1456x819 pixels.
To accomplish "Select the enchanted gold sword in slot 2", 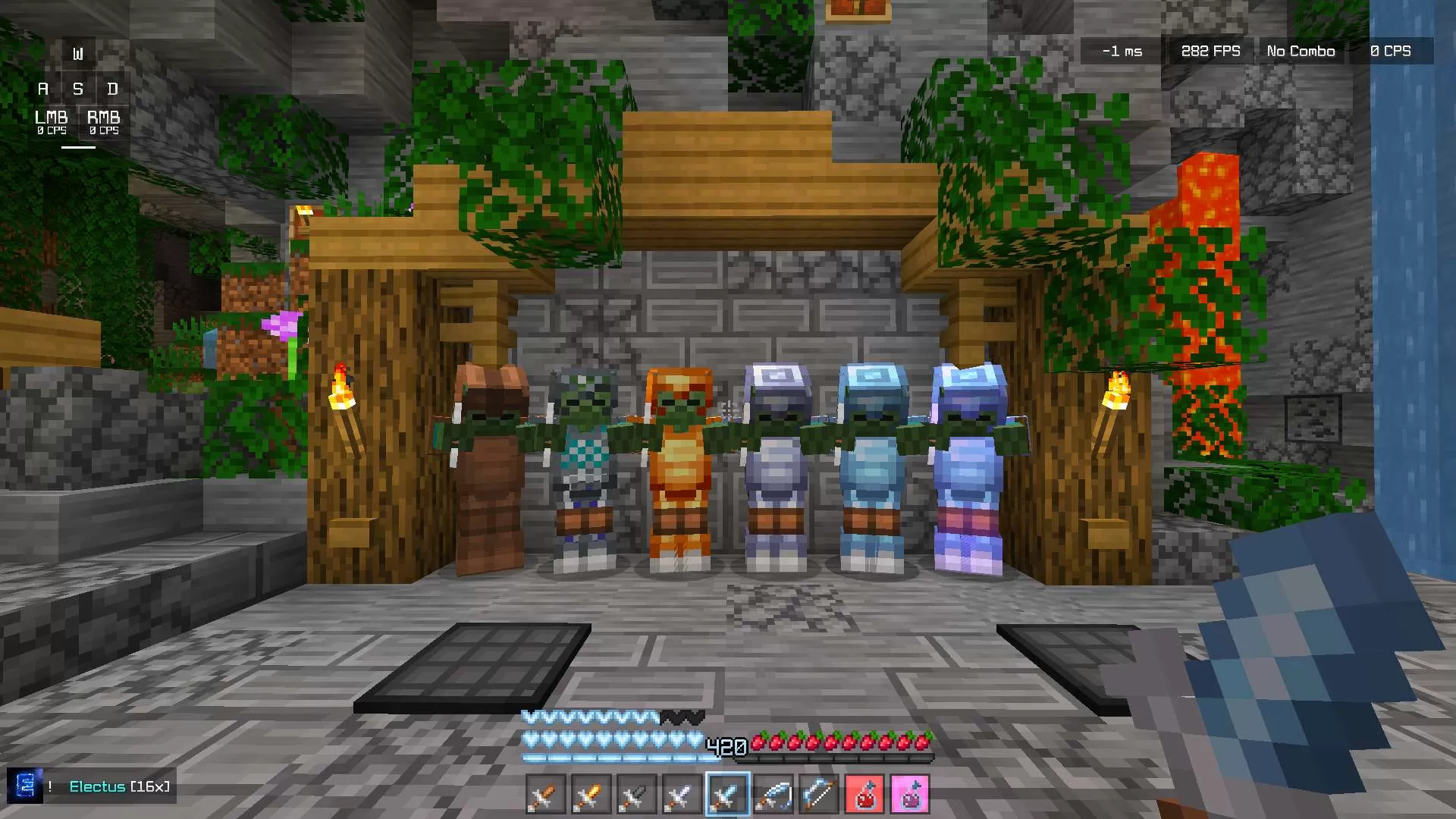I will tap(592, 794).
